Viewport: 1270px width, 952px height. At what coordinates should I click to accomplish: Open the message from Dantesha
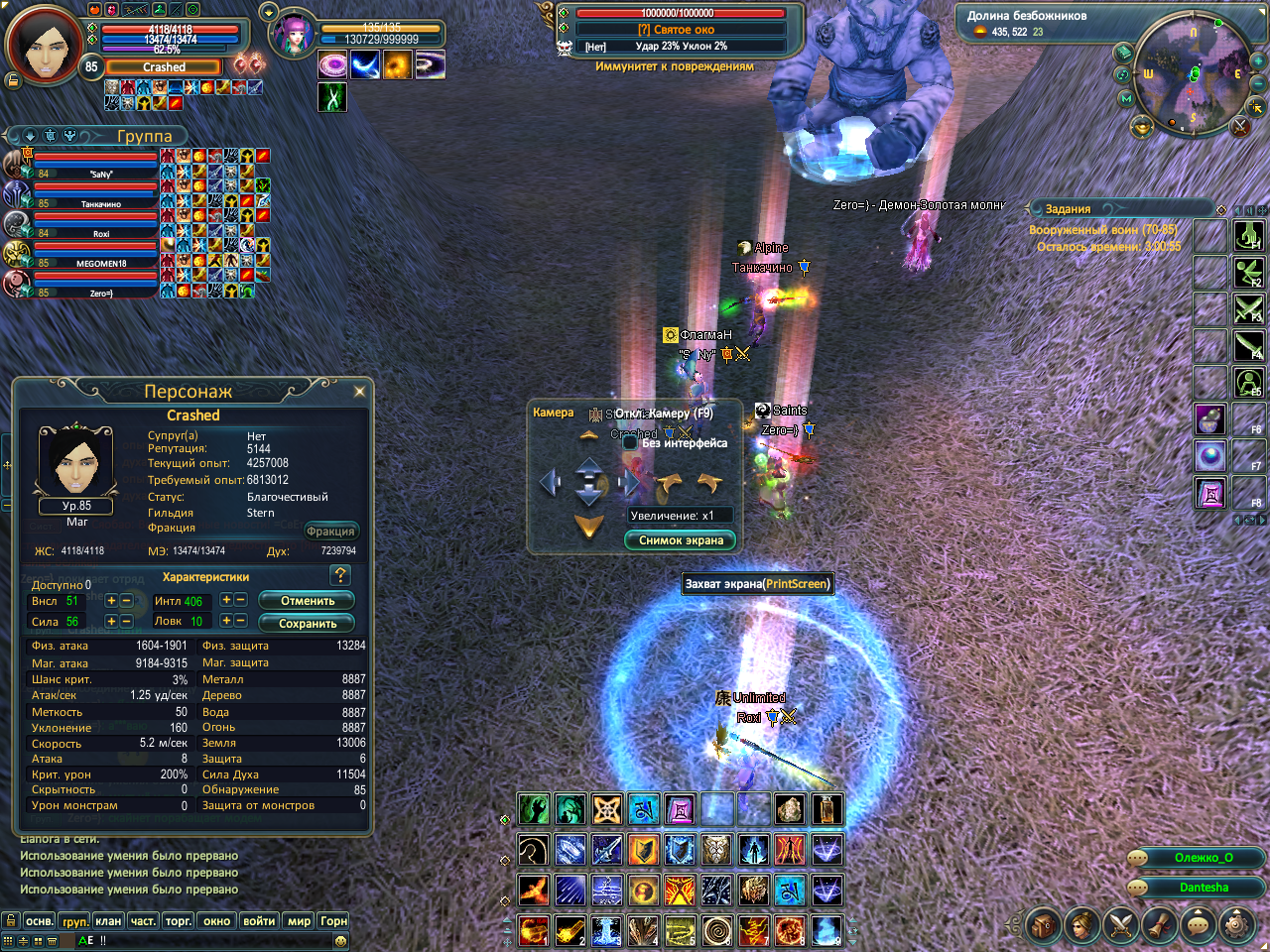(x=1203, y=888)
